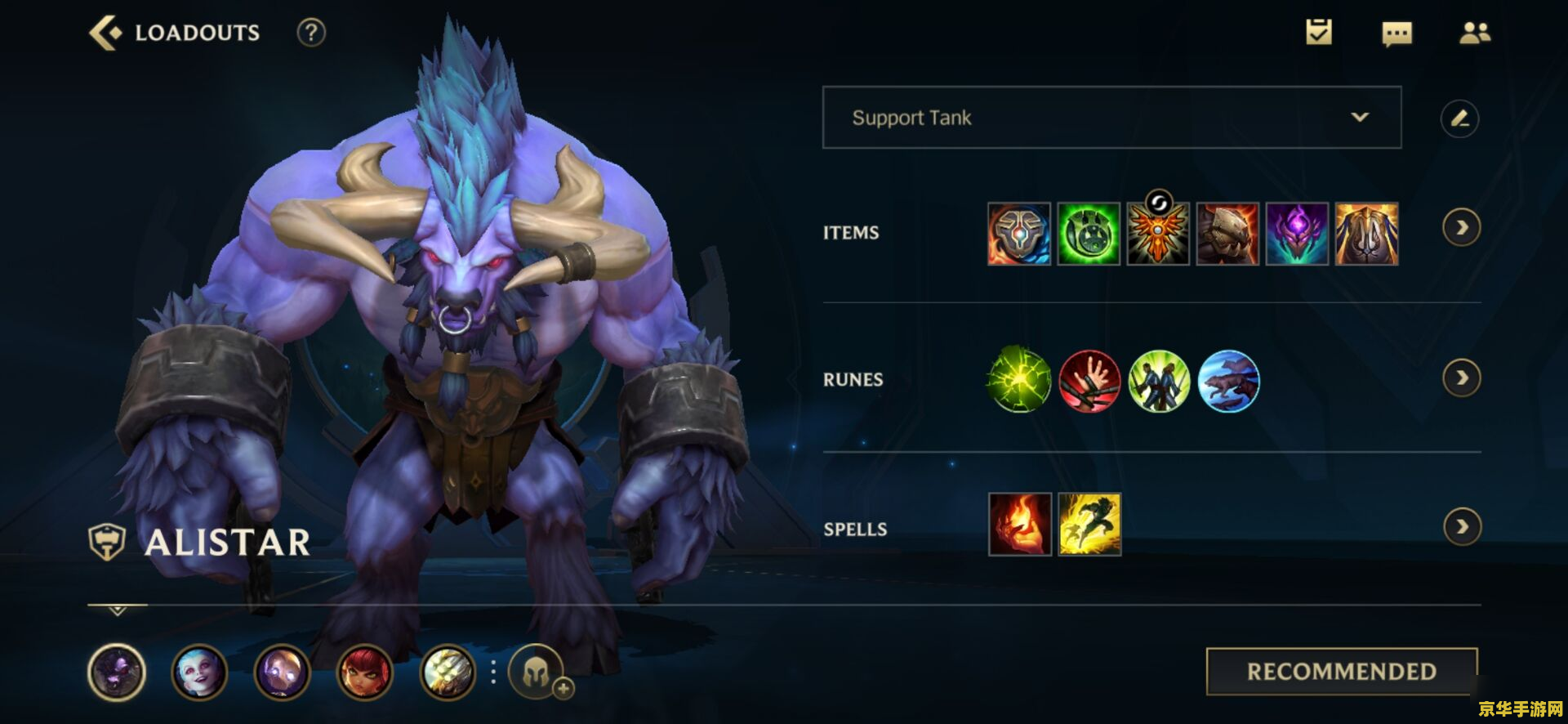The image size is (1568, 724).
Task: Select the red hand rune icon
Action: [x=1089, y=380]
